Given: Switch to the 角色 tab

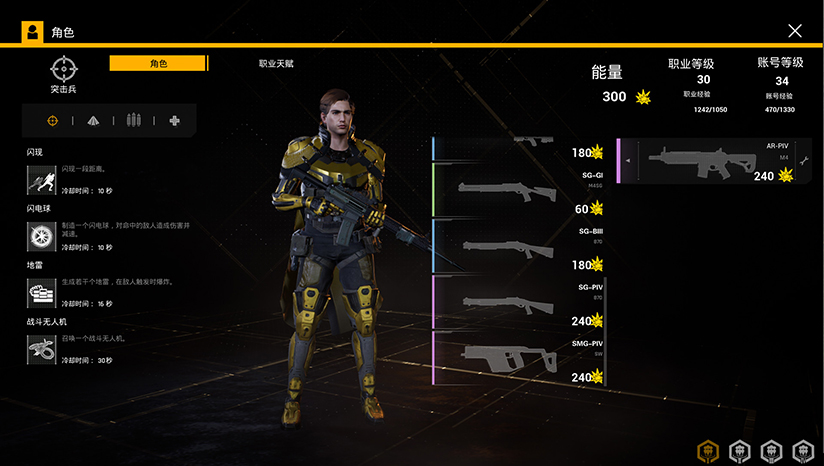Looking at the screenshot, I should tap(158, 63).
